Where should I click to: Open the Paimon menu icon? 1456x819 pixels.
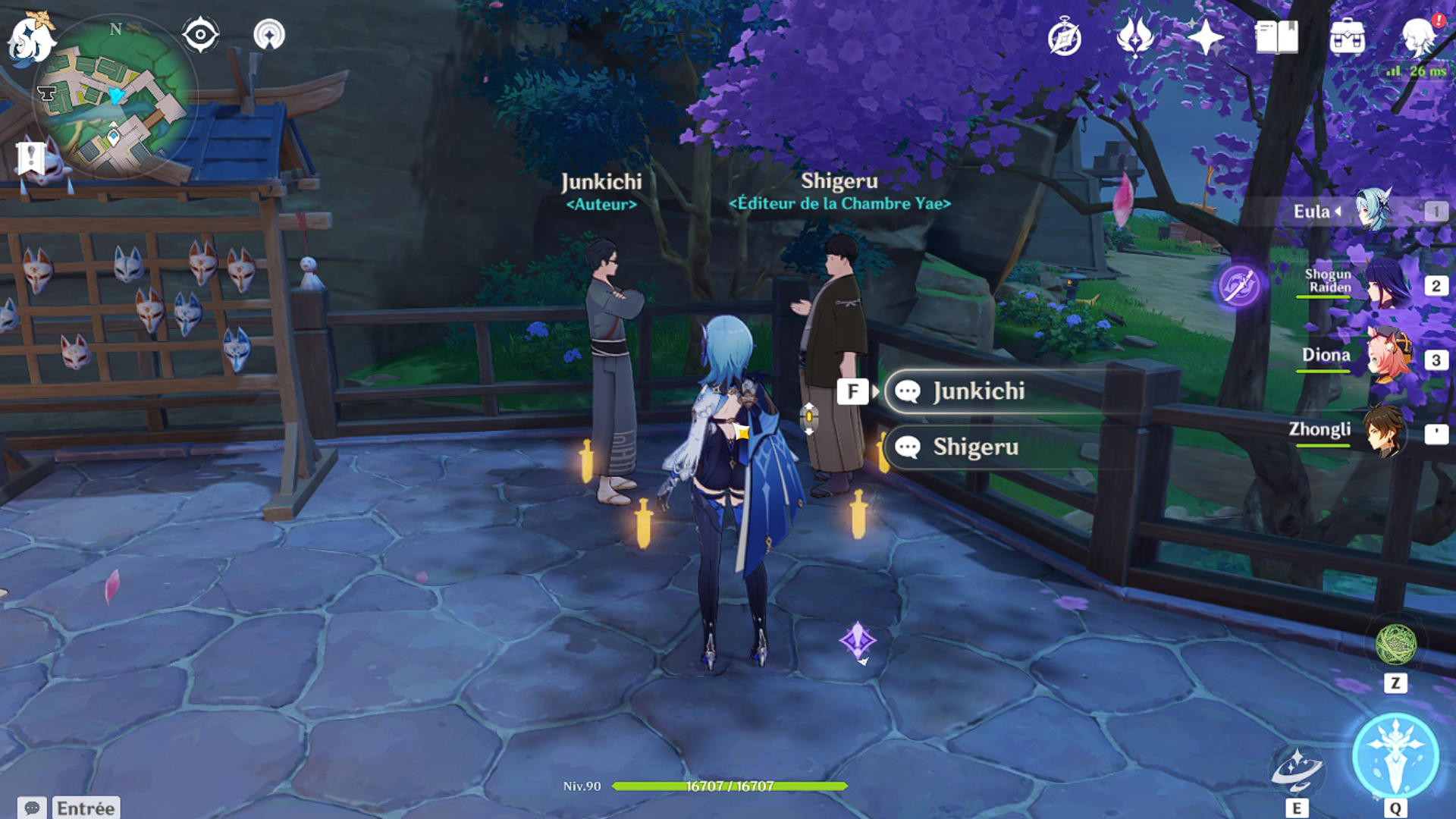(x=30, y=38)
